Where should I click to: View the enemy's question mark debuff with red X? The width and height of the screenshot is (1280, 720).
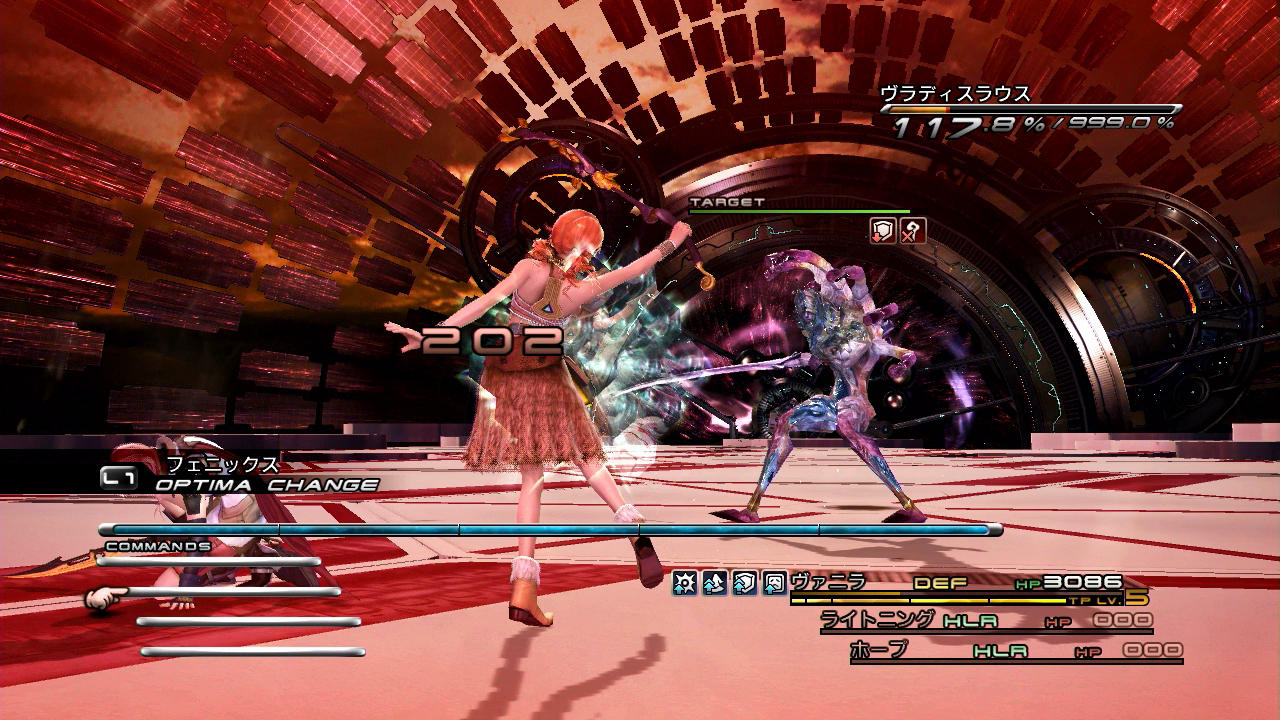tap(912, 231)
